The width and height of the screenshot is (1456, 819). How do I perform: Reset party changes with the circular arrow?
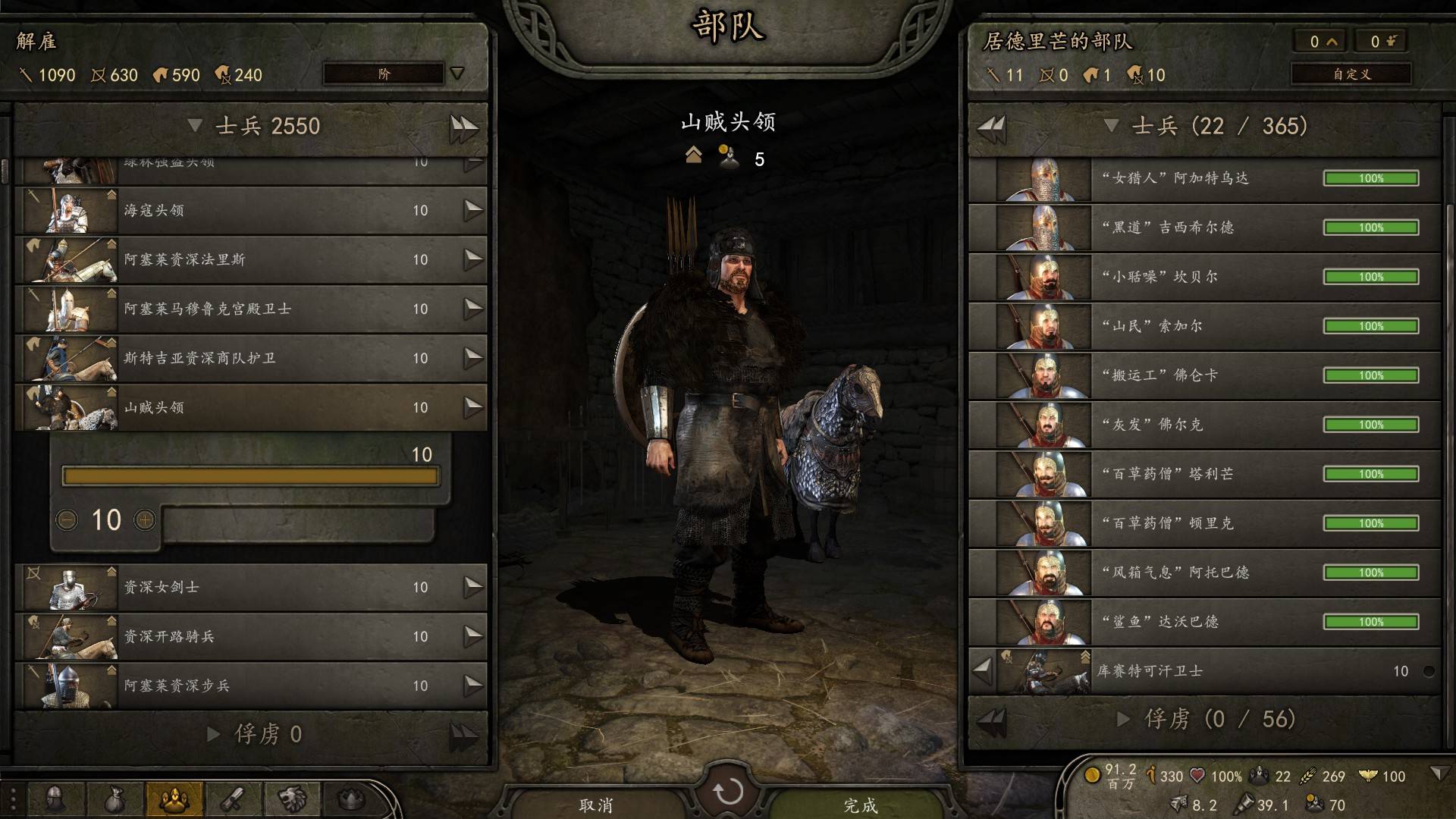(728, 792)
